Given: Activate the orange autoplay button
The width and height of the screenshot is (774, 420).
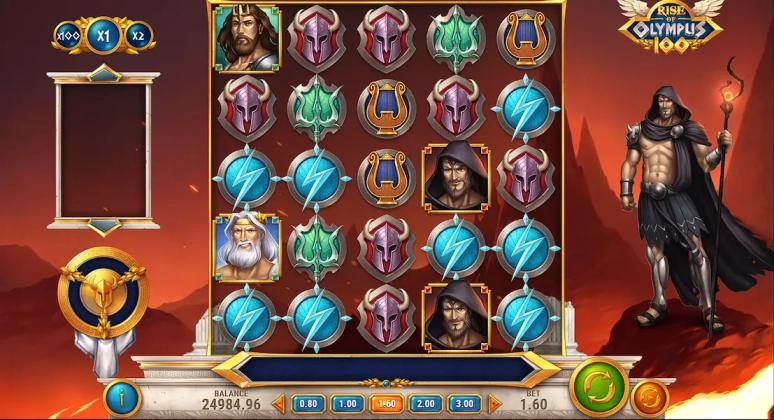Looking at the screenshot, I should coord(650,399).
